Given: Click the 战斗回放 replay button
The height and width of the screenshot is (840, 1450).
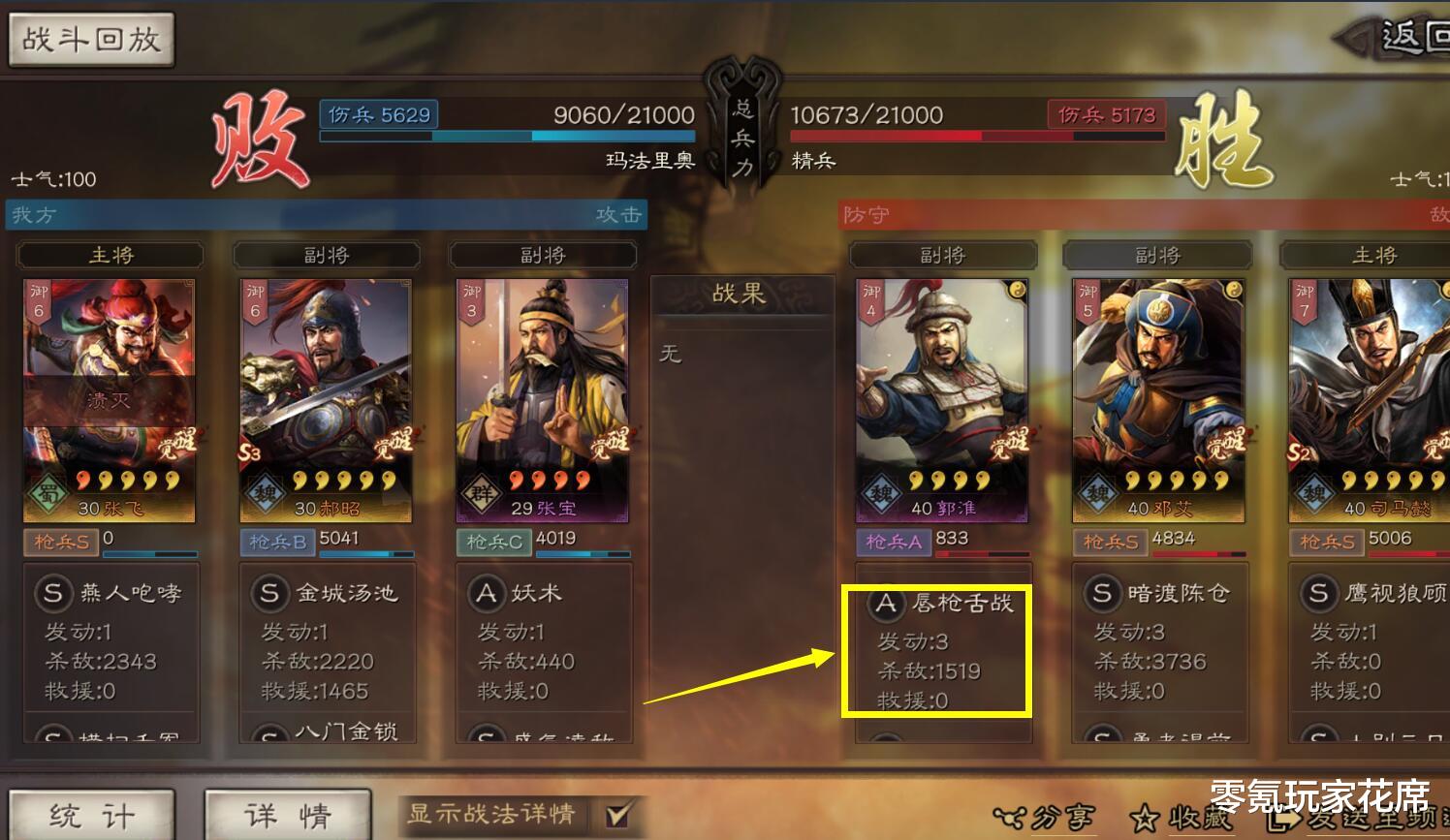Looking at the screenshot, I should [x=91, y=41].
